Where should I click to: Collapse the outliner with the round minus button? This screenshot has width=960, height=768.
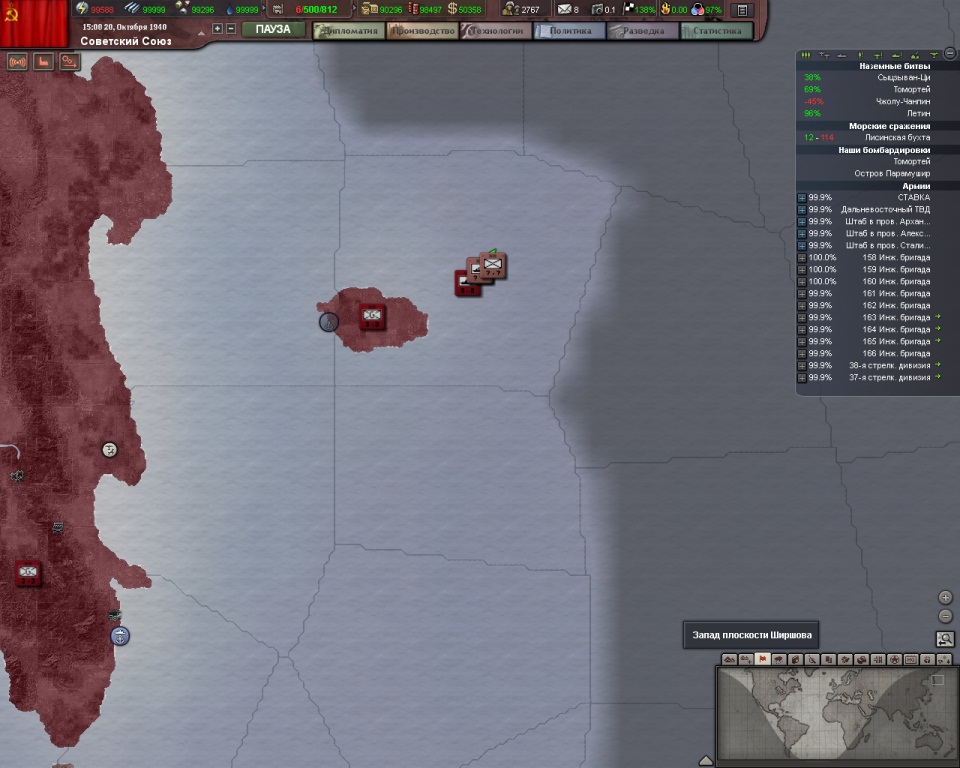(x=949, y=53)
